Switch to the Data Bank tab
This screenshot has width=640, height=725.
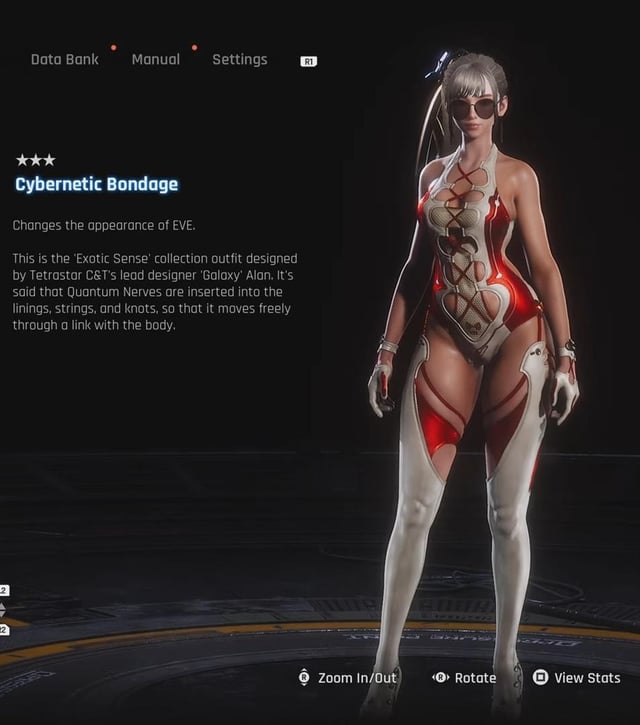(65, 60)
